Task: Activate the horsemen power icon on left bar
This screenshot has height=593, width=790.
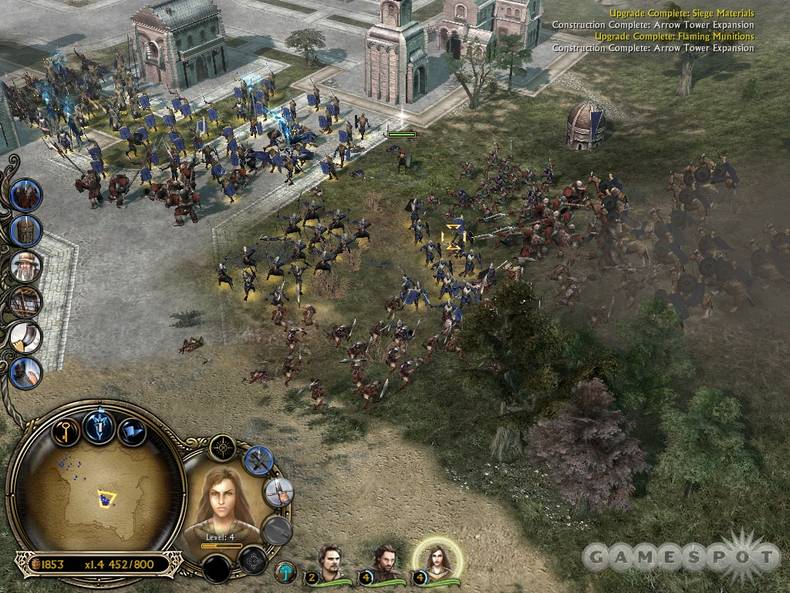Action: click(26, 194)
